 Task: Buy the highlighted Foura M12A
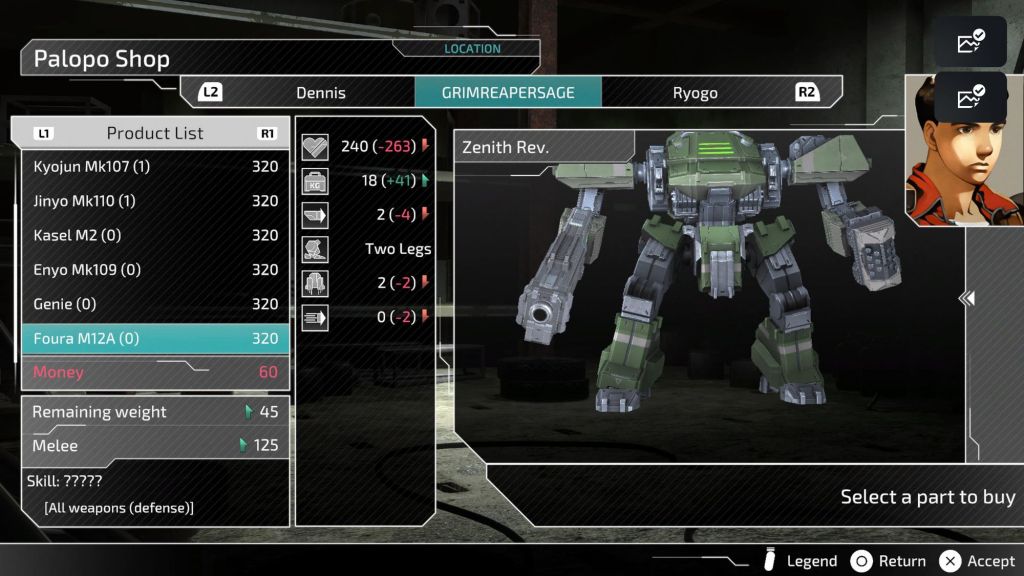(x=155, y=339)
